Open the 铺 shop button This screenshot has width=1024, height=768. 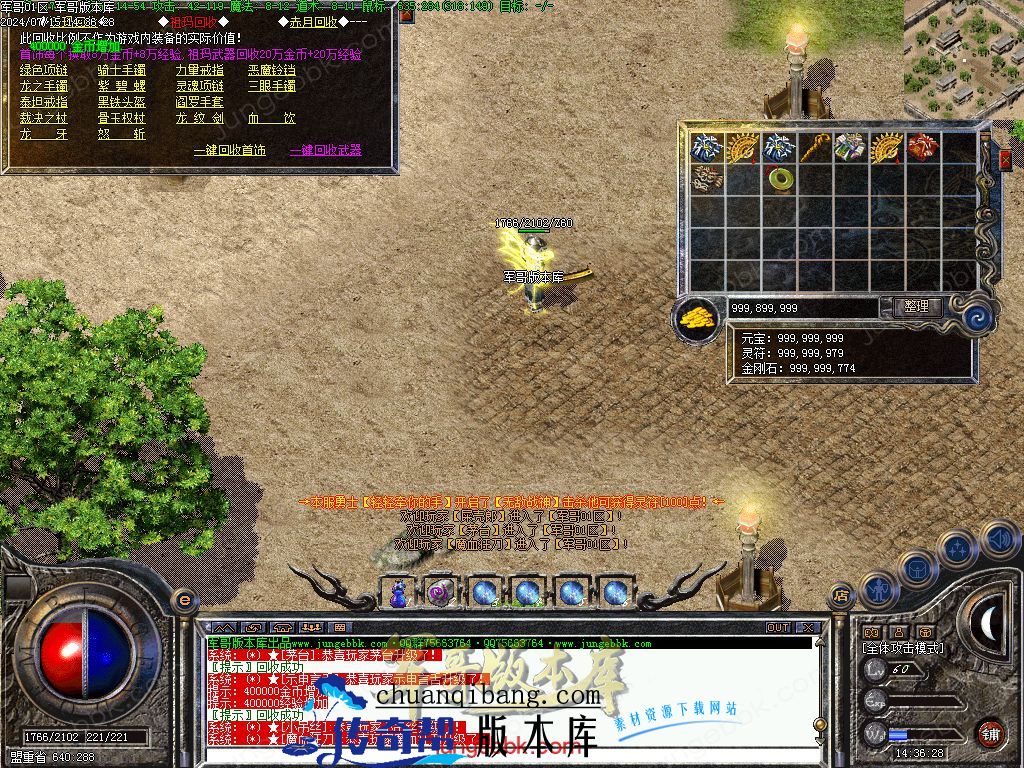(990, 733)
